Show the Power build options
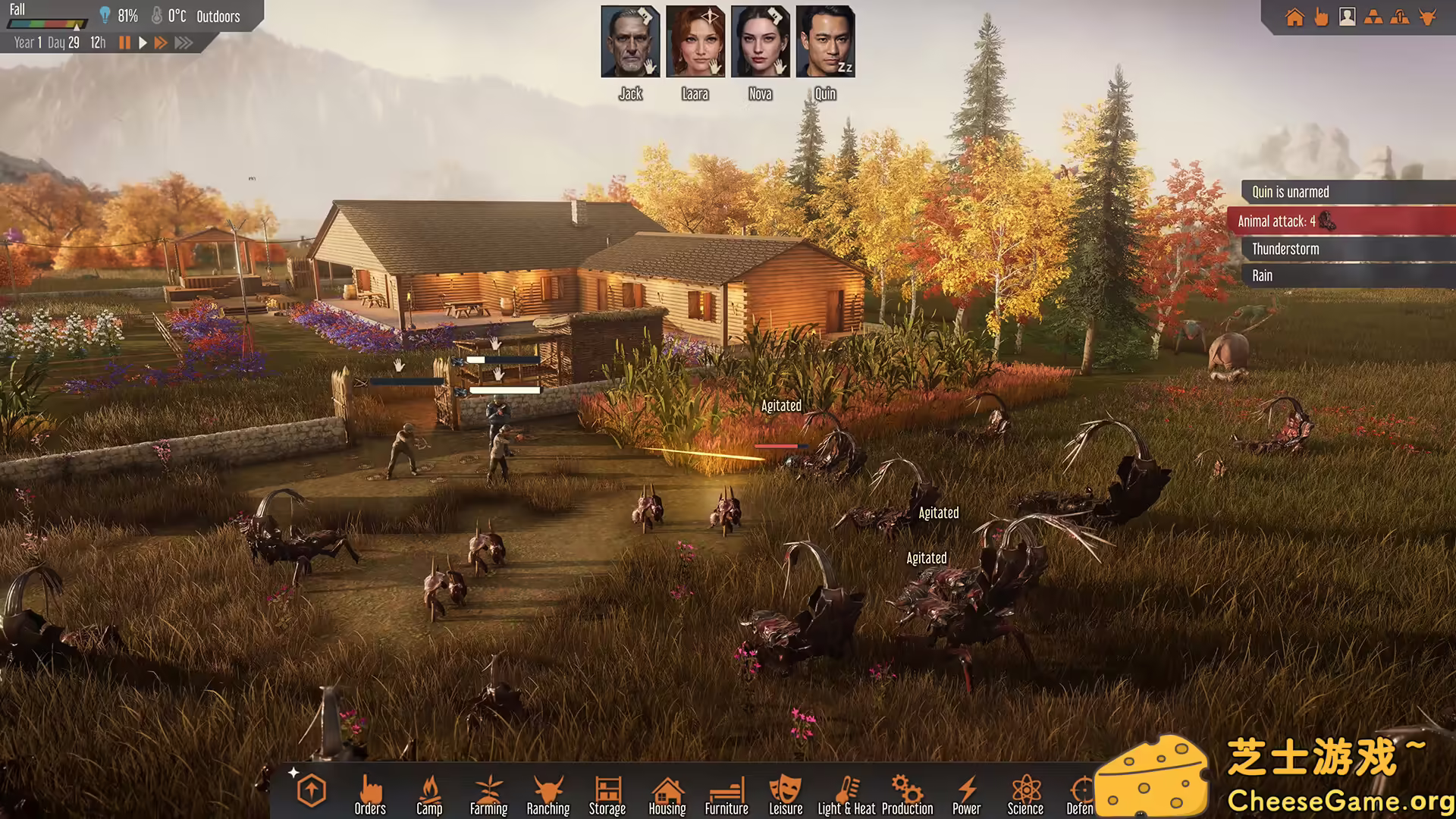The image size is (1456, 819). 966,794
